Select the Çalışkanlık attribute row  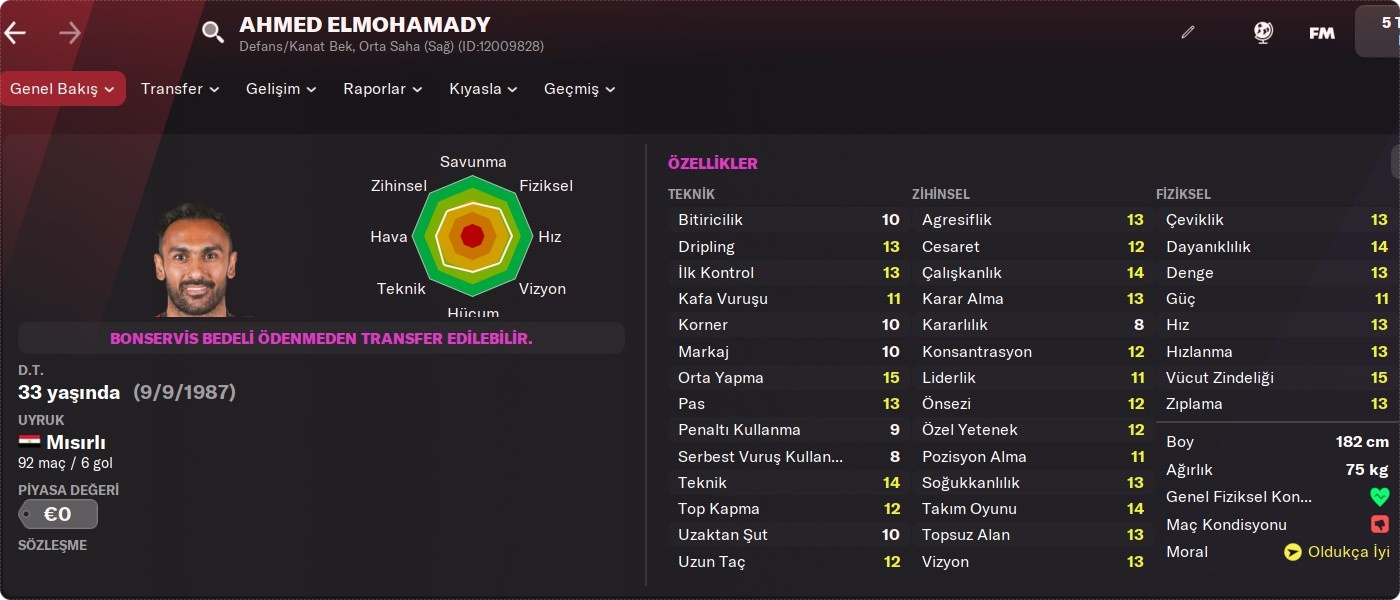pyautogui.click(x=1032, y=273)
